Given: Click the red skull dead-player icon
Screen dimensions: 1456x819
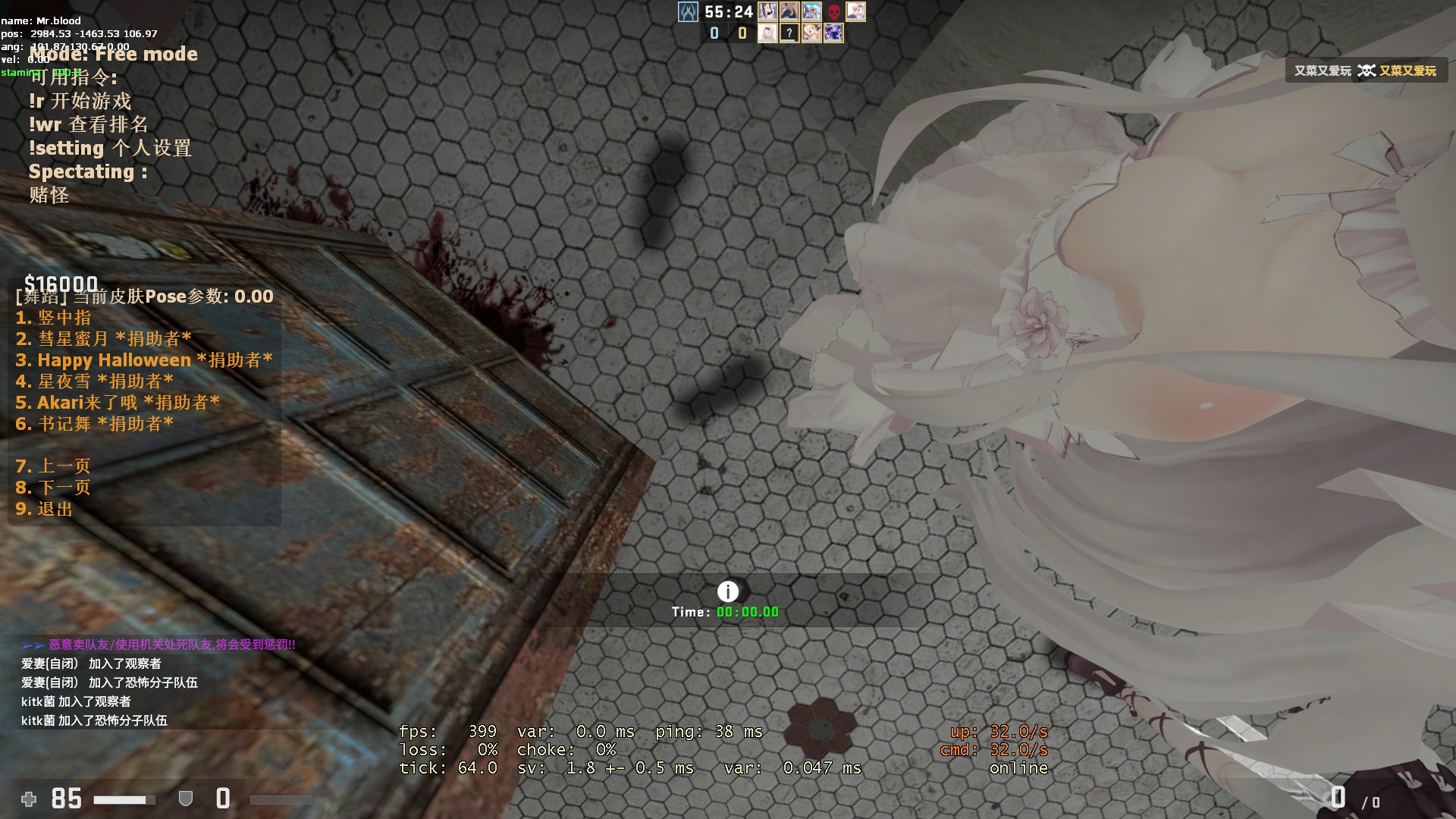Looking at the screenshot, I should pos(833,12).
